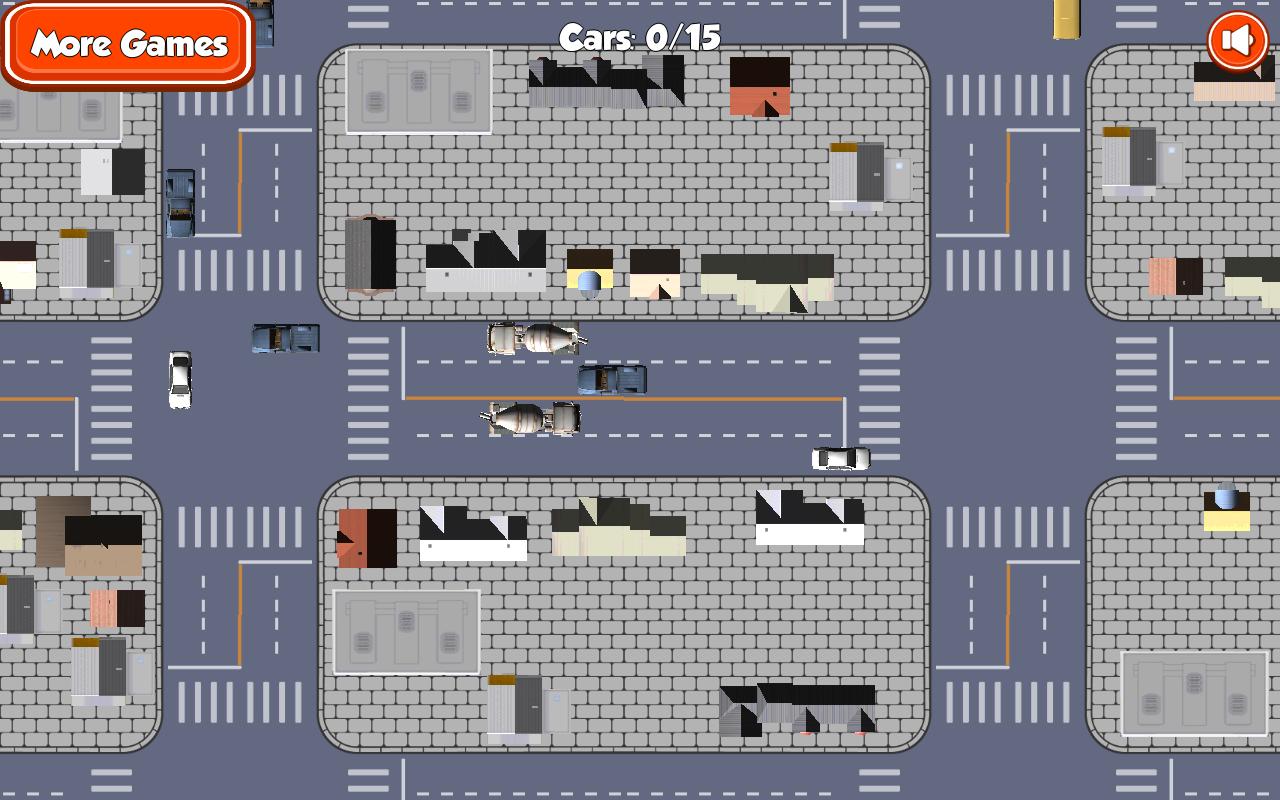The image size is (1280, 800).
Task: Select the blue pickup truck between the mixers
Action: [x=611, y=378]
